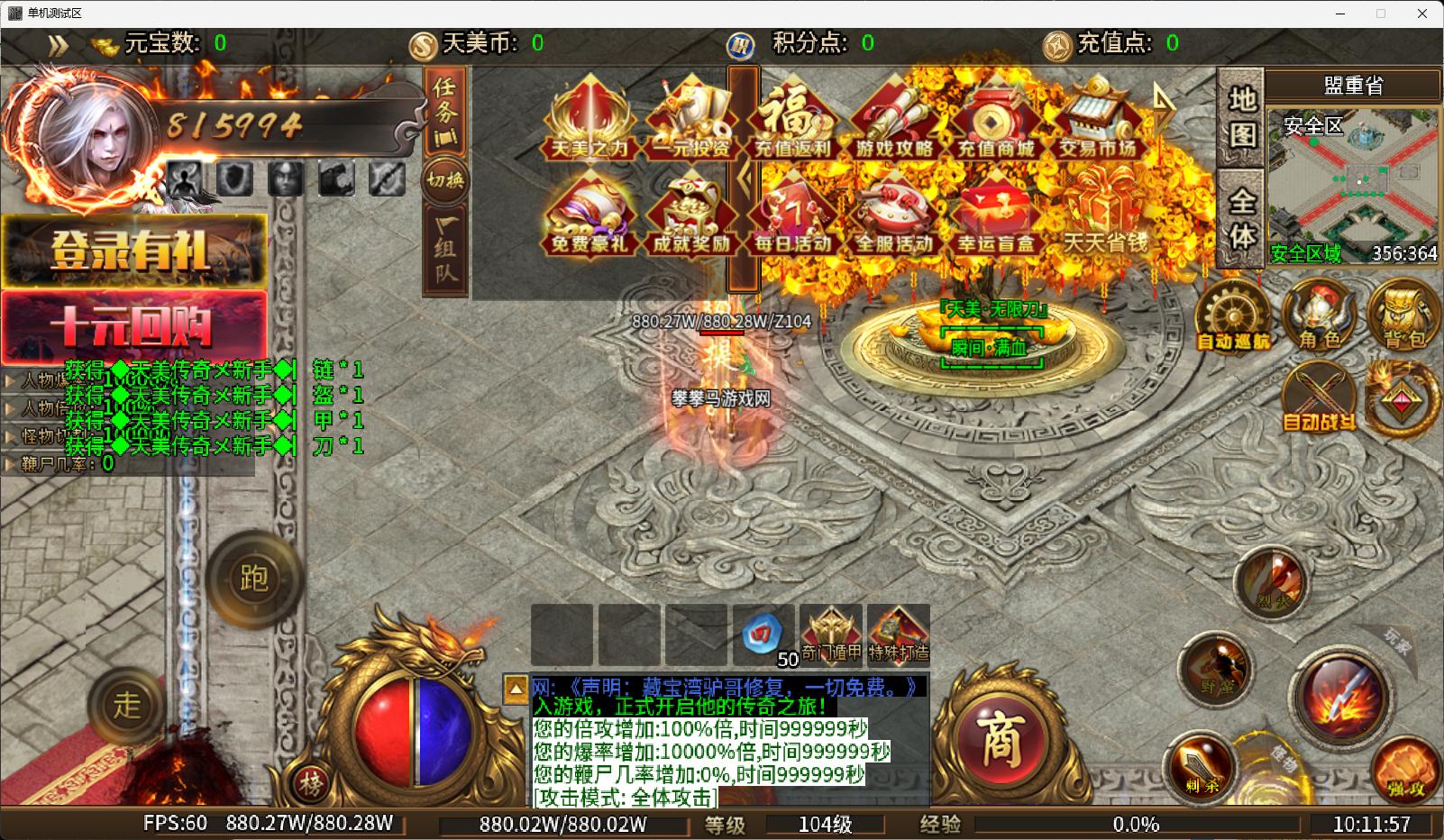
Task: Click the safe zone minimap
Action: coord(1352,180)
